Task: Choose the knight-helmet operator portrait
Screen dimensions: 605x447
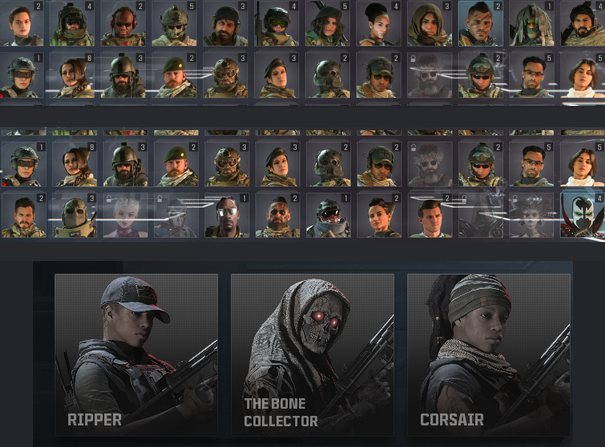Action: (x=74, y=214)
